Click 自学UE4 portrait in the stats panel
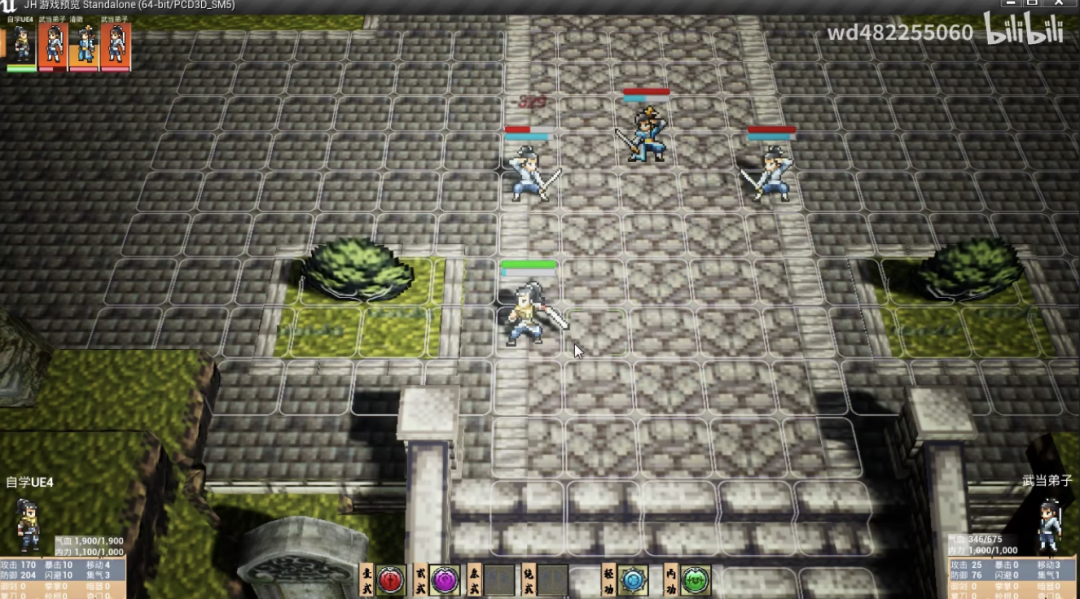 click(x=28, y=524)
